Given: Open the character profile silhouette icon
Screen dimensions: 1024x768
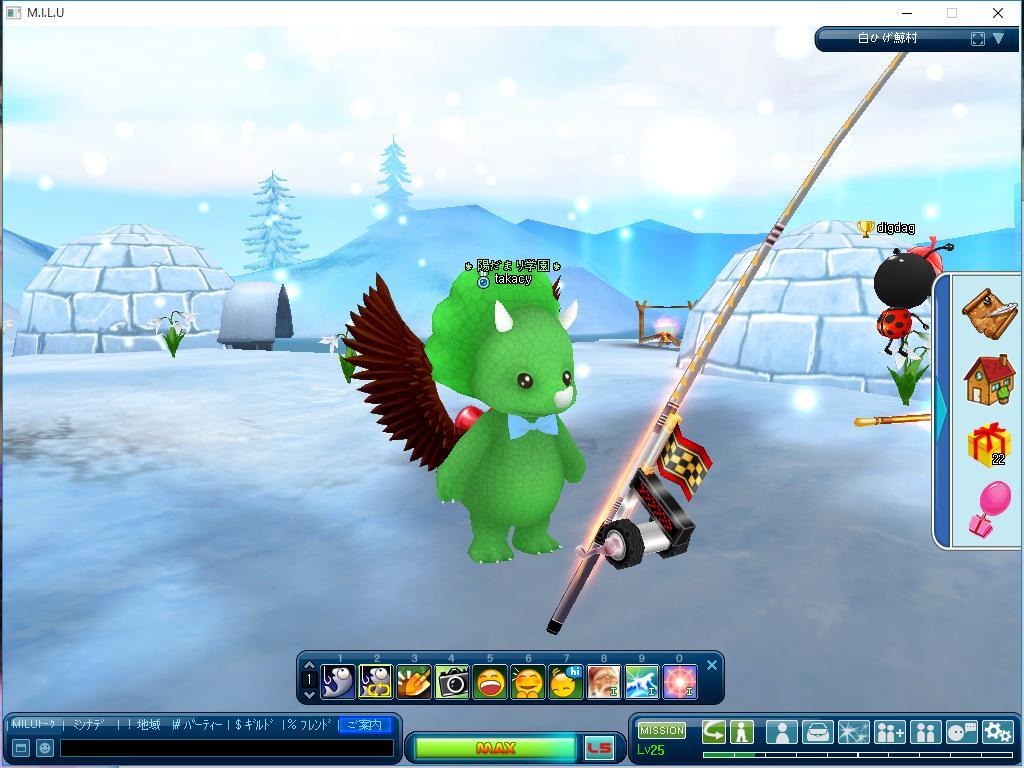Looking at the screenshot, I should coord(781,732).
